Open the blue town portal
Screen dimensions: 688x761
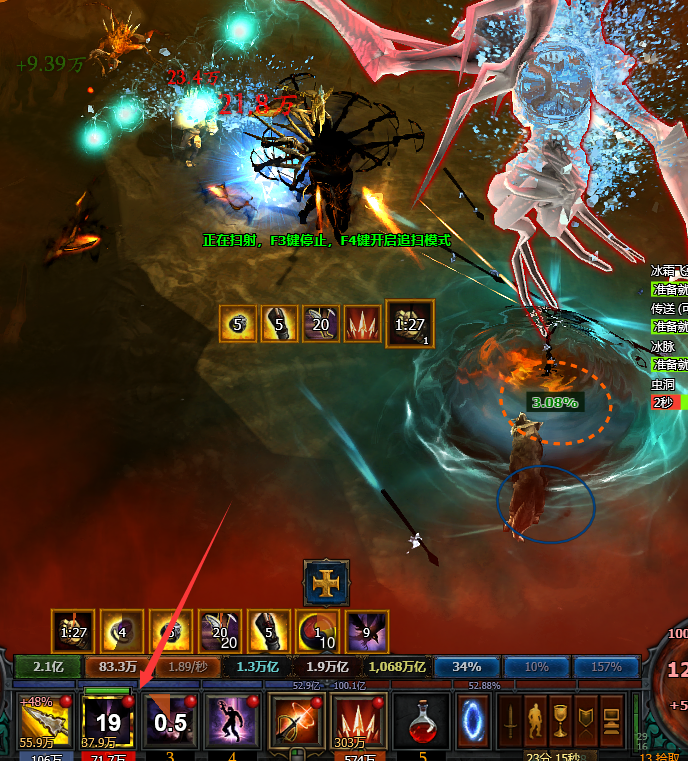tap(474, 718)
